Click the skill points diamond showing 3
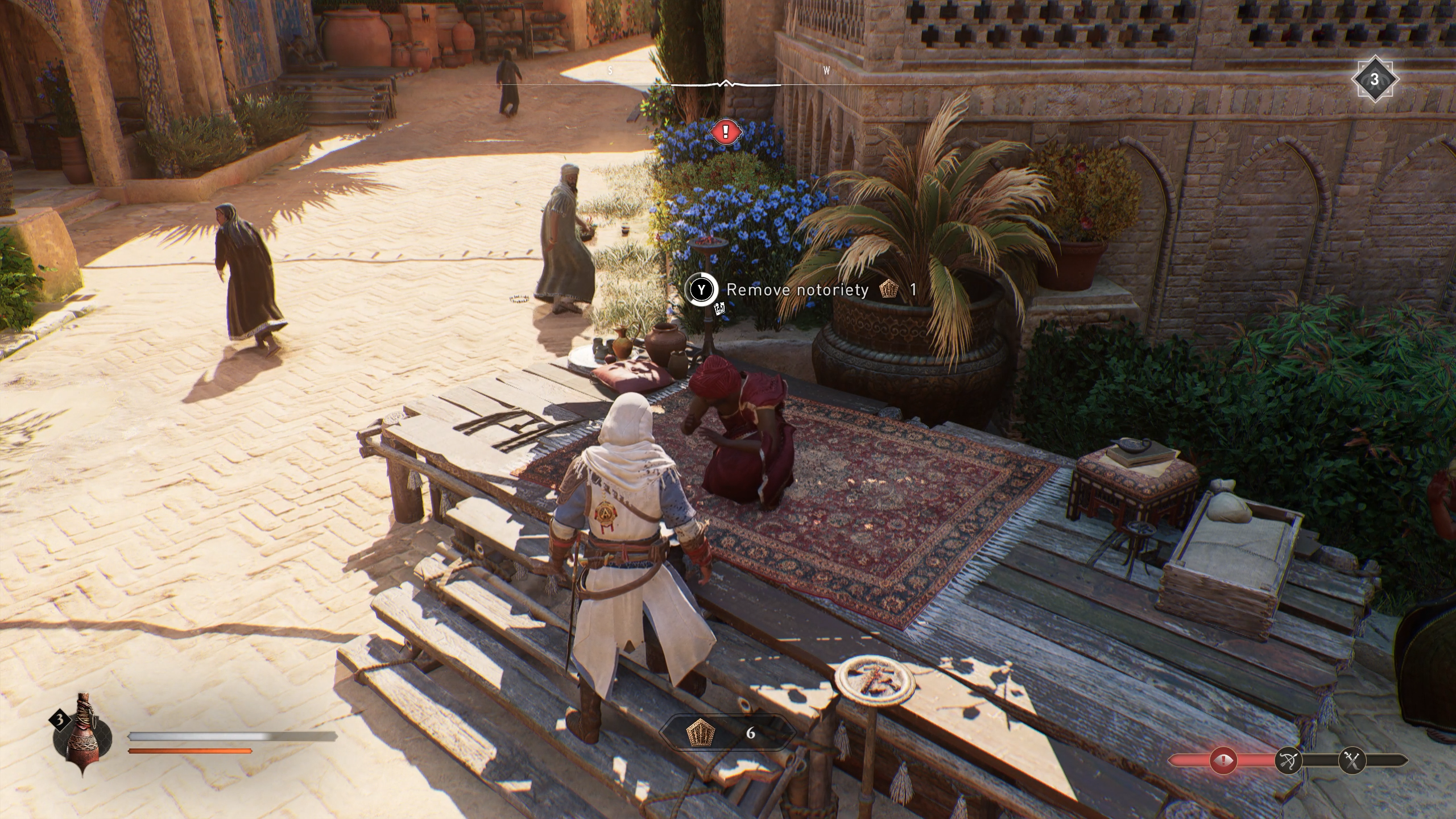 tap(1374, 80)
